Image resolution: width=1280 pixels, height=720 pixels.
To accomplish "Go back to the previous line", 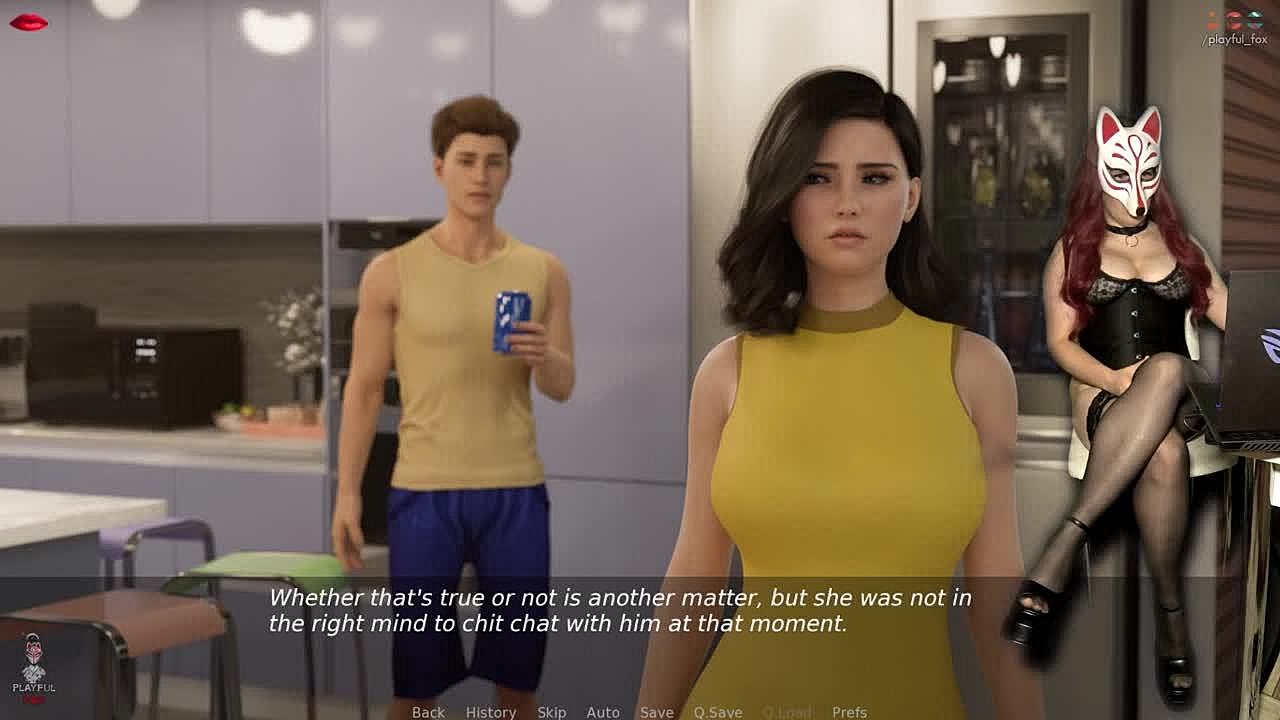I will [428, 712].
